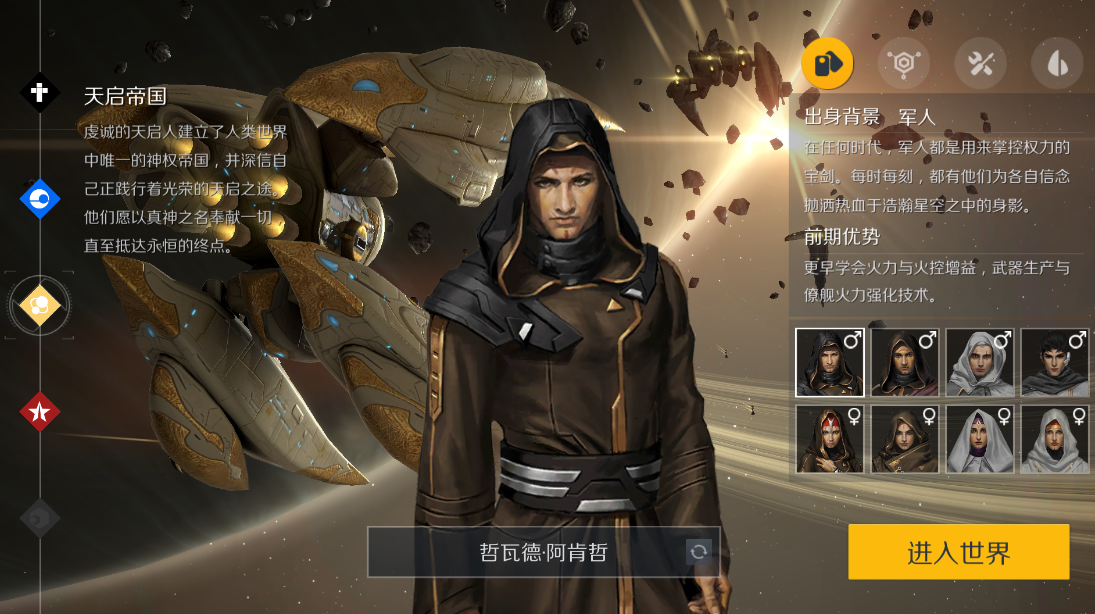This screenshot has height=614, width=1095.
Task: Select the female portrait with the purple headpiece
Action: (980, 438)
